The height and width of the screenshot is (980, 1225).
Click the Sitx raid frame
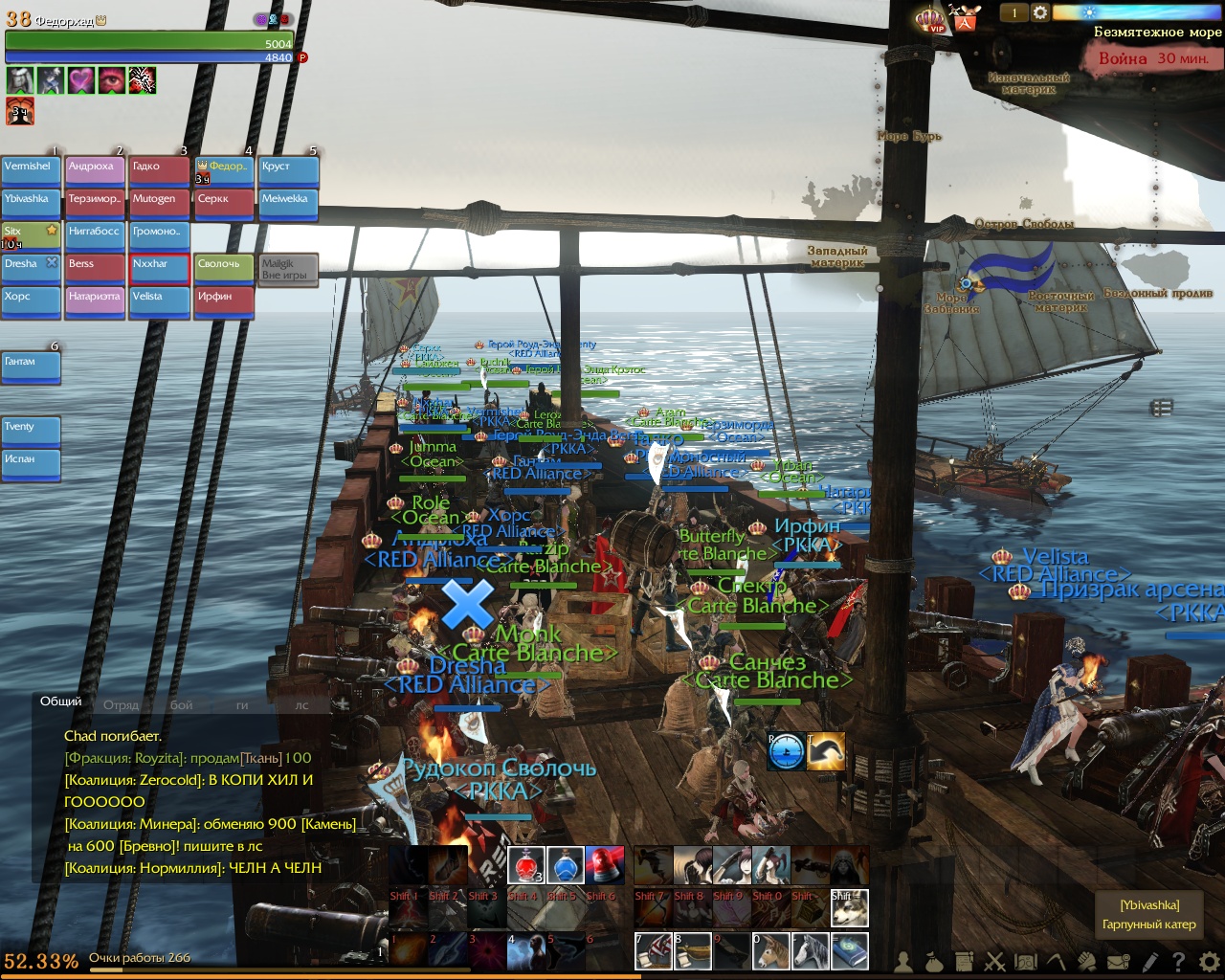pos(31,236)
